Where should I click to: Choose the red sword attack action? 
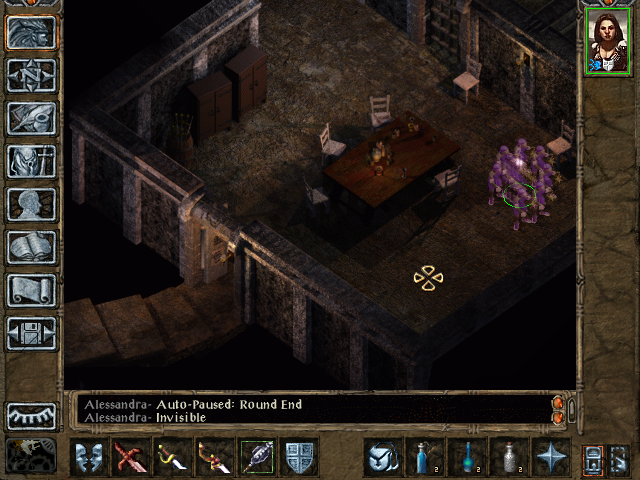(131, 458)
